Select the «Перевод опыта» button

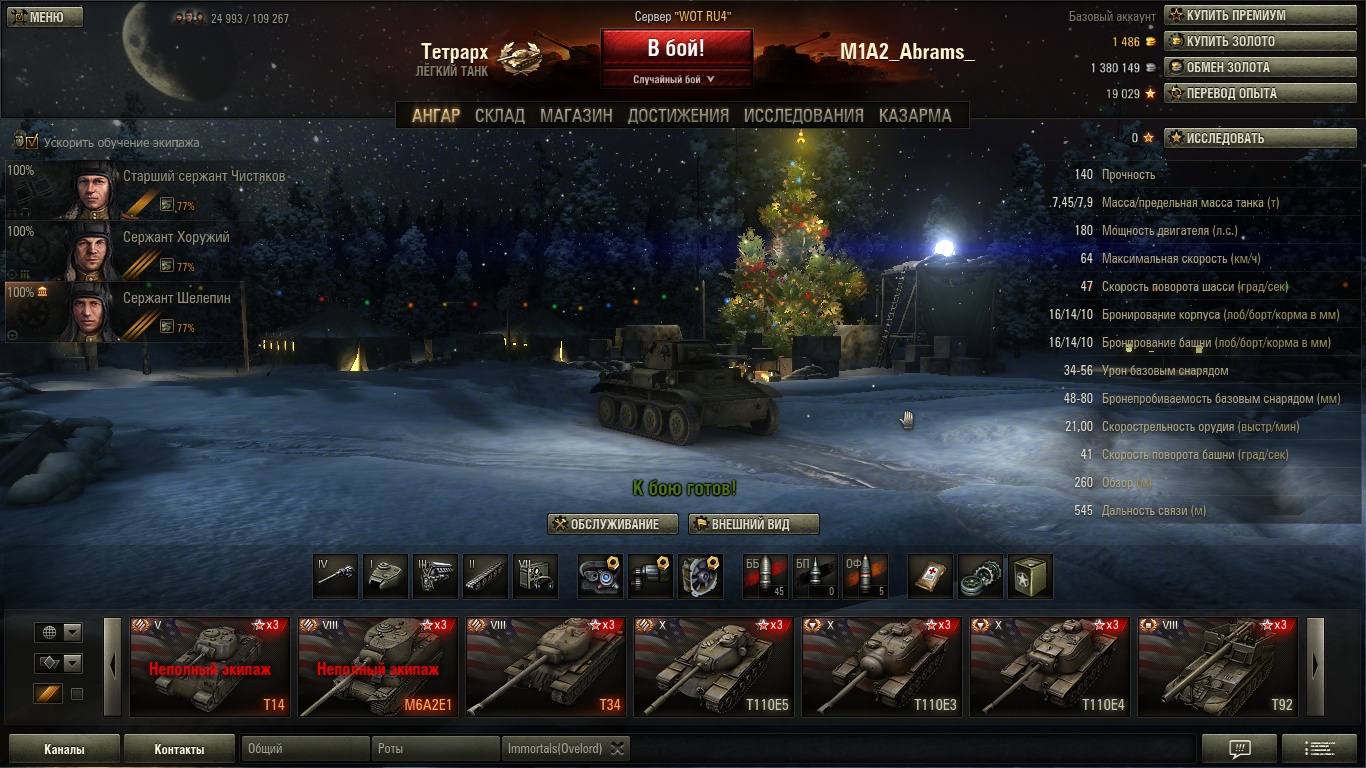1259,94
